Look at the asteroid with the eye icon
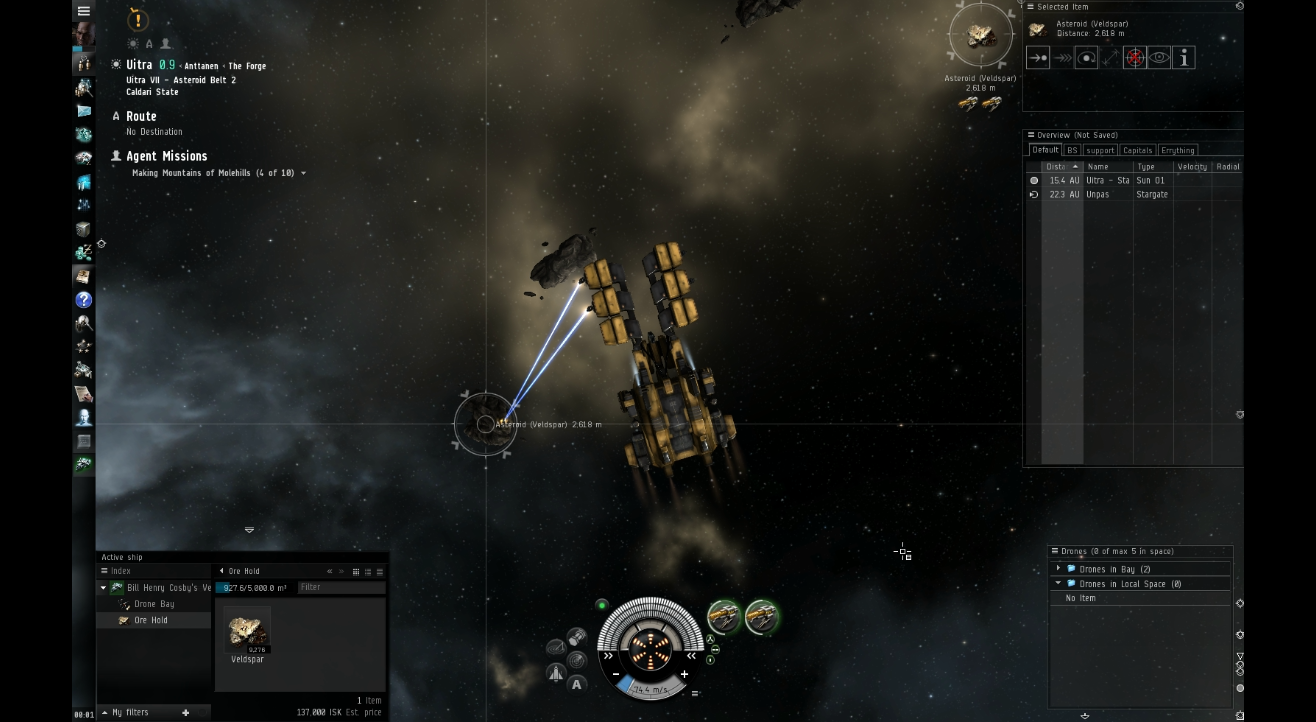 (1158, 57)
